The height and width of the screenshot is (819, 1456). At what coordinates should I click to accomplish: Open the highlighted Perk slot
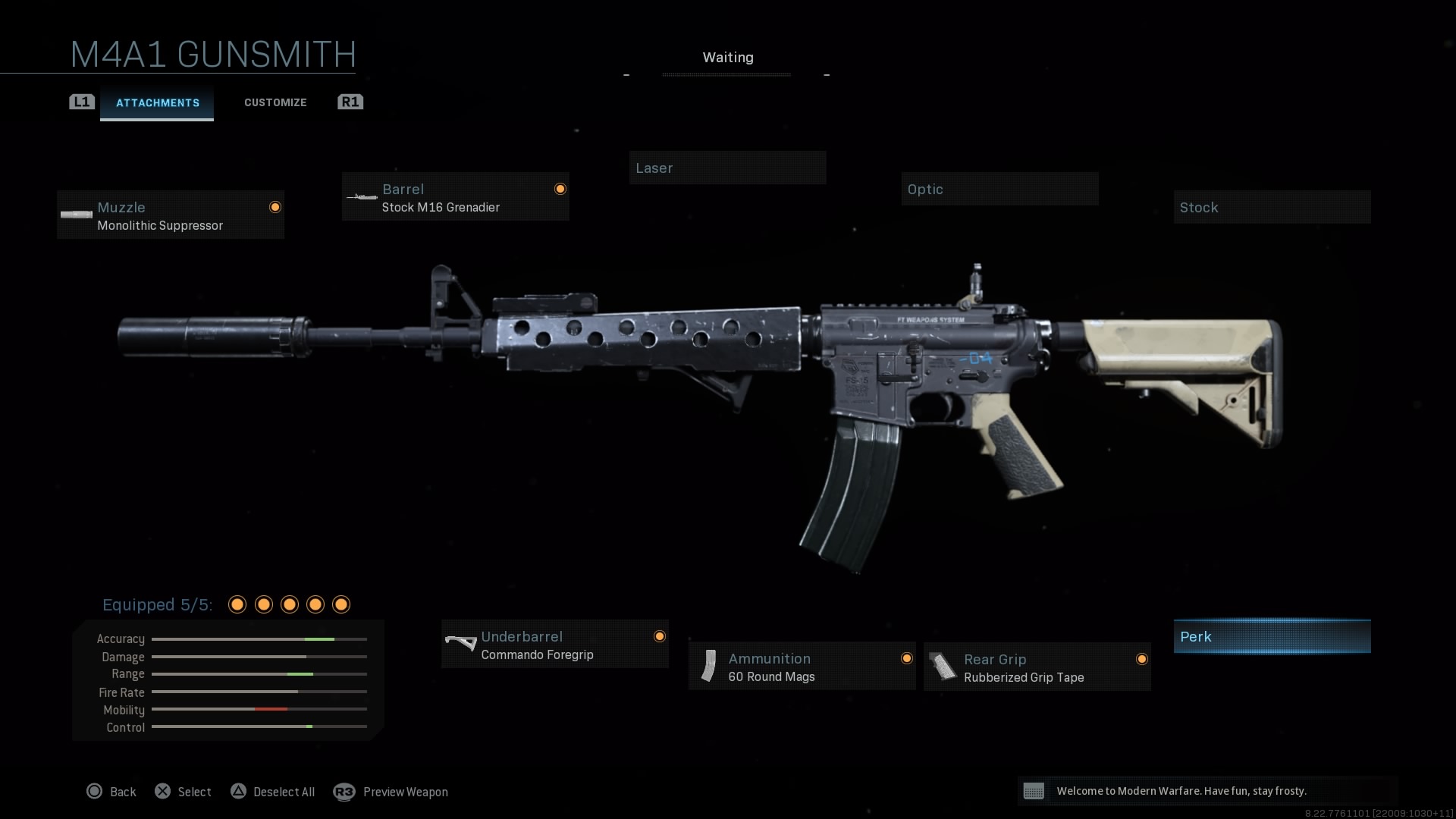coord(1272,636)
